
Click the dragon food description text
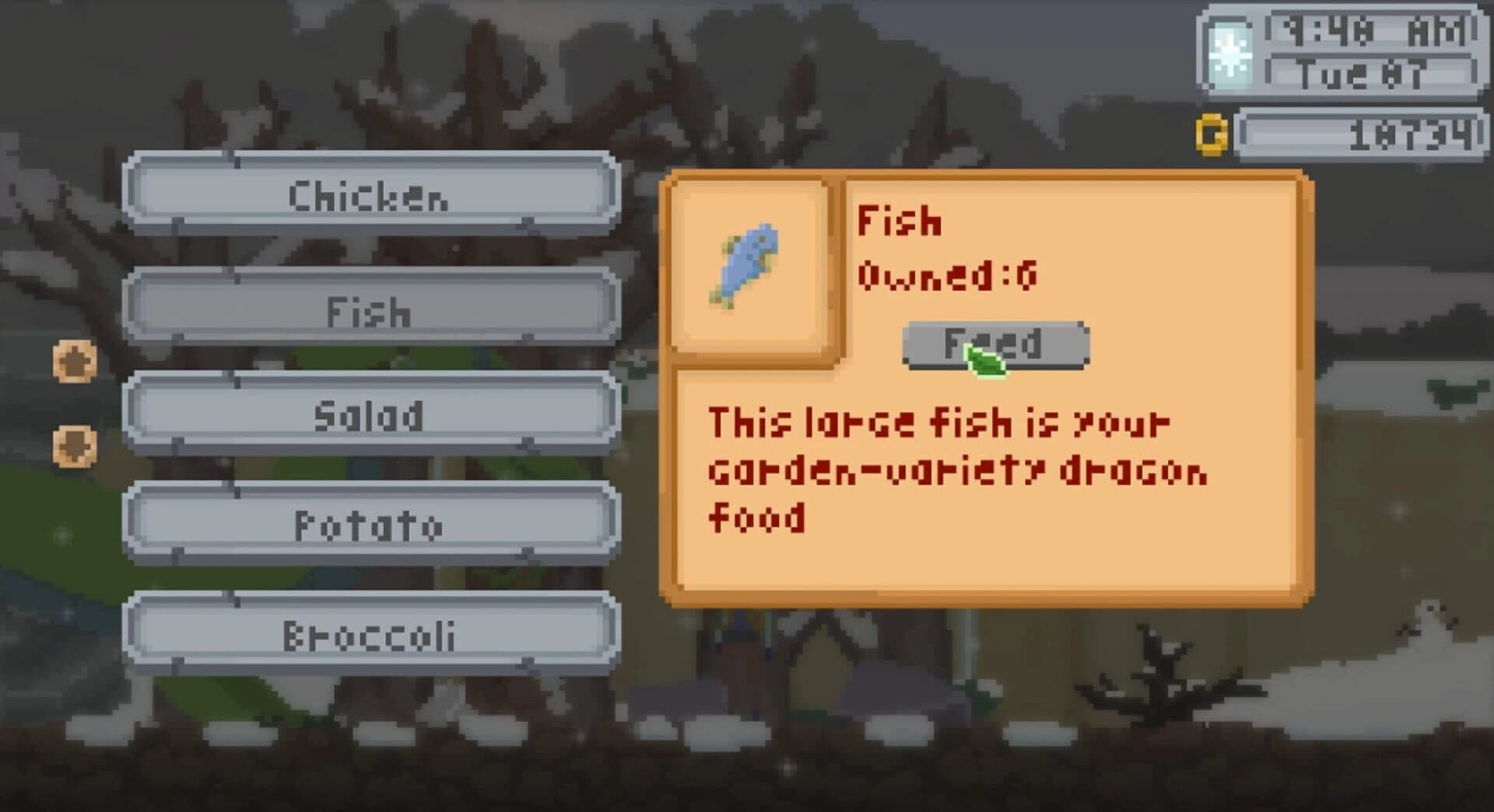point(957,467)
